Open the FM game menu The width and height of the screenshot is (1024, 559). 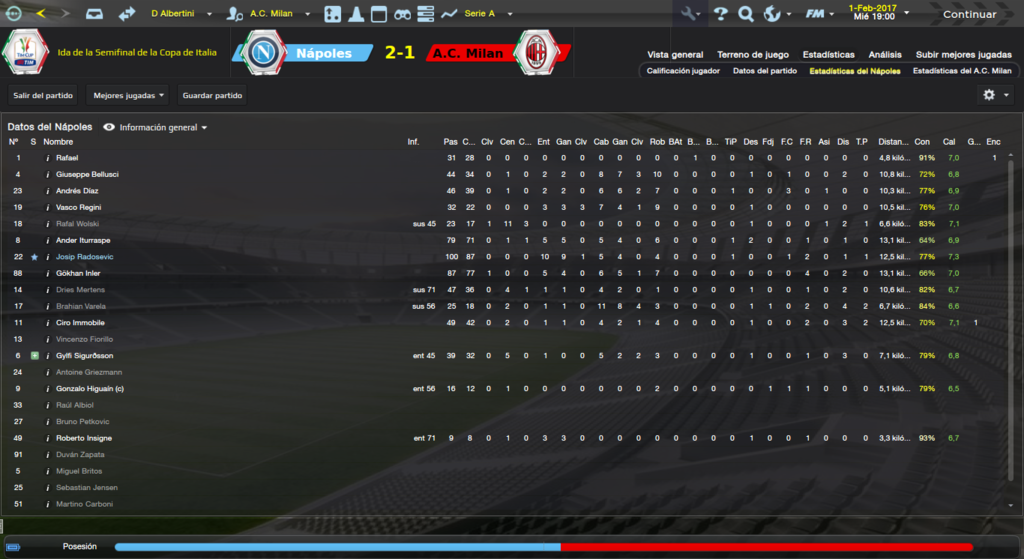click(x=820, y=14)
